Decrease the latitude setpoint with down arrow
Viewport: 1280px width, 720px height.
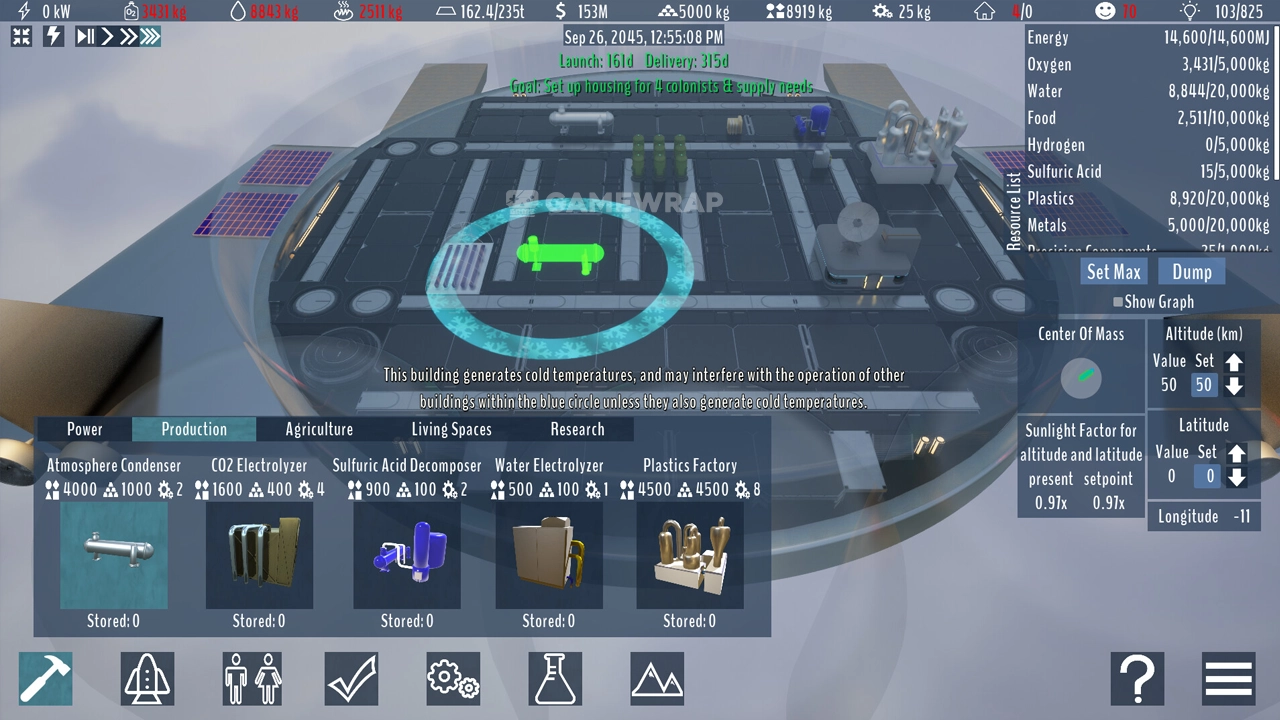coord(1236,478)
